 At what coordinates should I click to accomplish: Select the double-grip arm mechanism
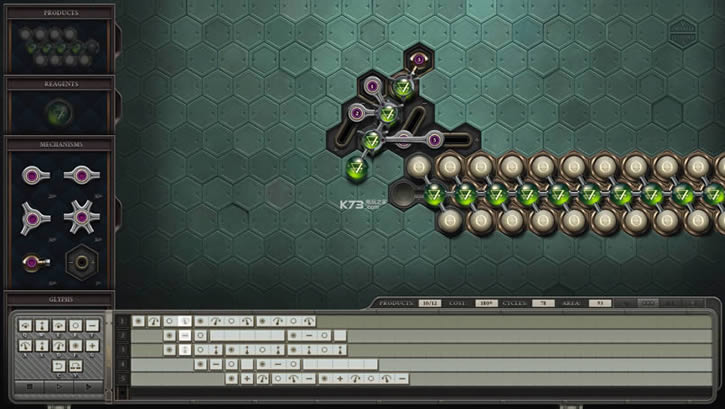click(x=81, y=176)
